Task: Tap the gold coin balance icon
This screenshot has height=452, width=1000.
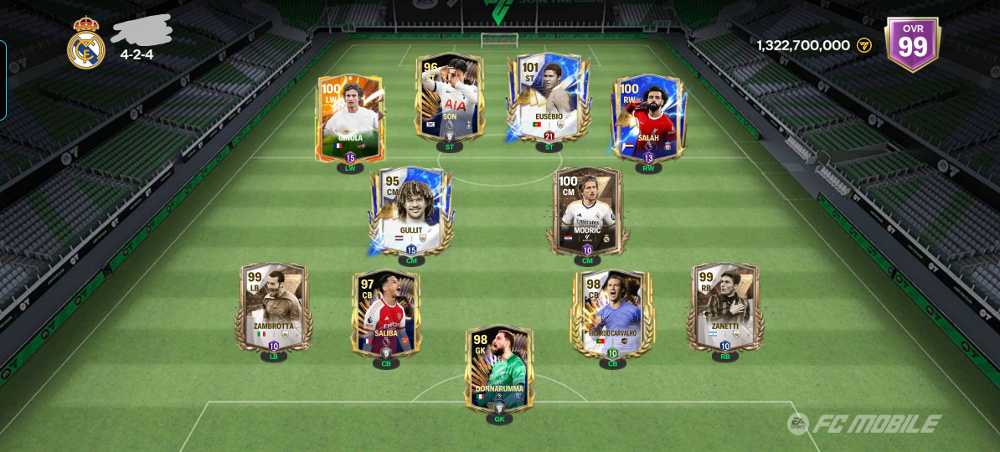Action: click(864, 45)
